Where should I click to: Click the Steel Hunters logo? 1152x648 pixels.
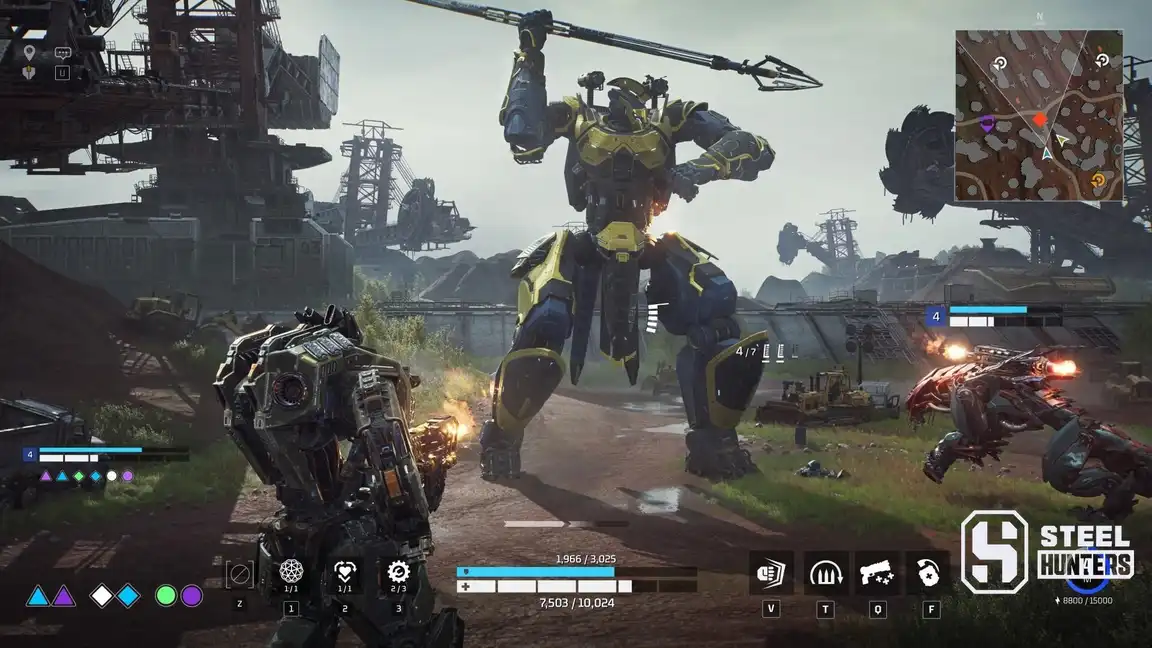1046,552
